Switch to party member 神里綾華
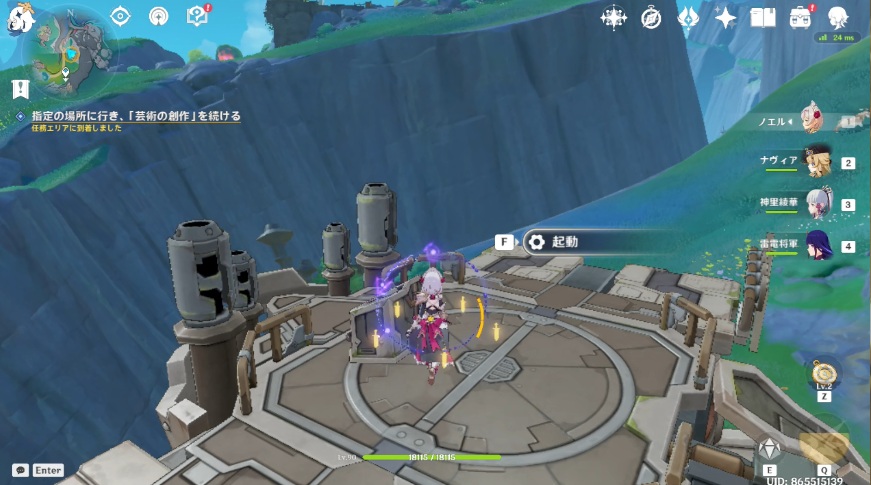The width and height of the screenshot is (871, 485). [820, 204]
